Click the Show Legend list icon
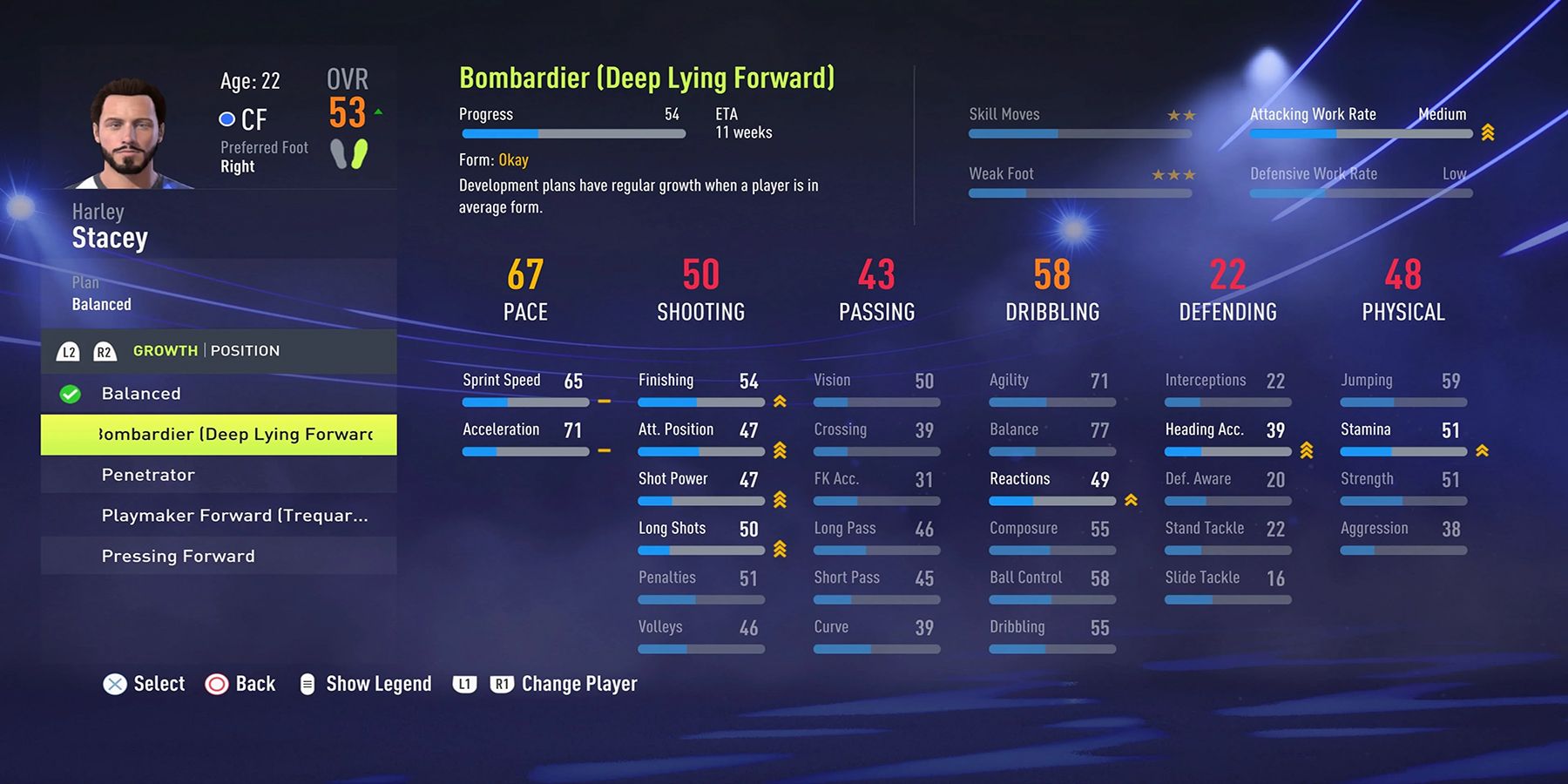The height and width of the screenshot is (784, 1568). click(307, 684)
